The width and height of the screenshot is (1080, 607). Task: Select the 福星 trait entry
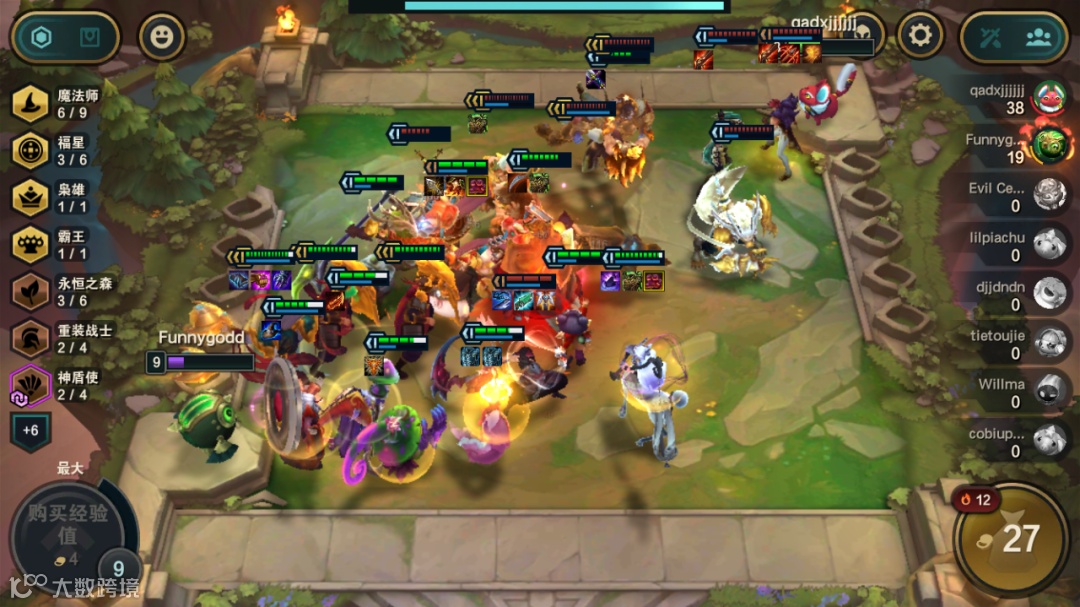pyautogui.click(x=62, y=150)
